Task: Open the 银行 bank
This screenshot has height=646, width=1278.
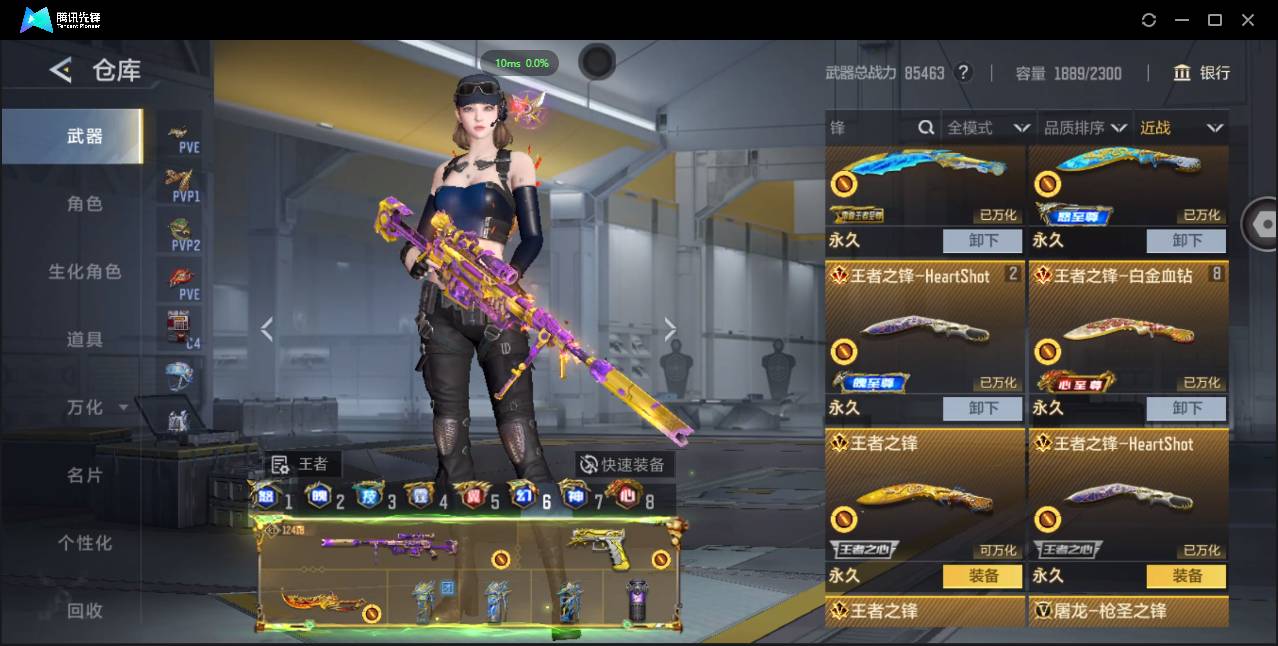Action: (x=1202, y=73)
